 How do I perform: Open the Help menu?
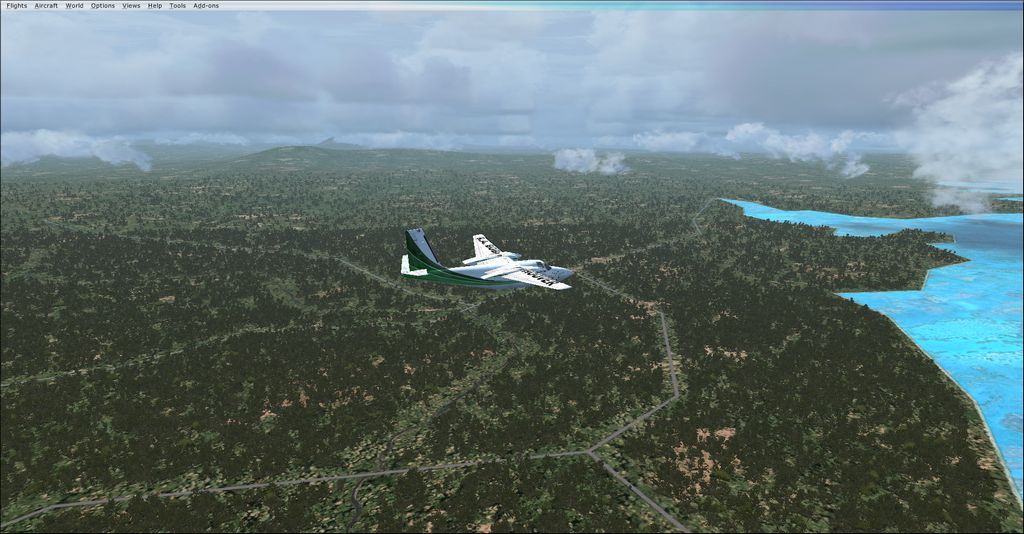click(x=155, y=5)
